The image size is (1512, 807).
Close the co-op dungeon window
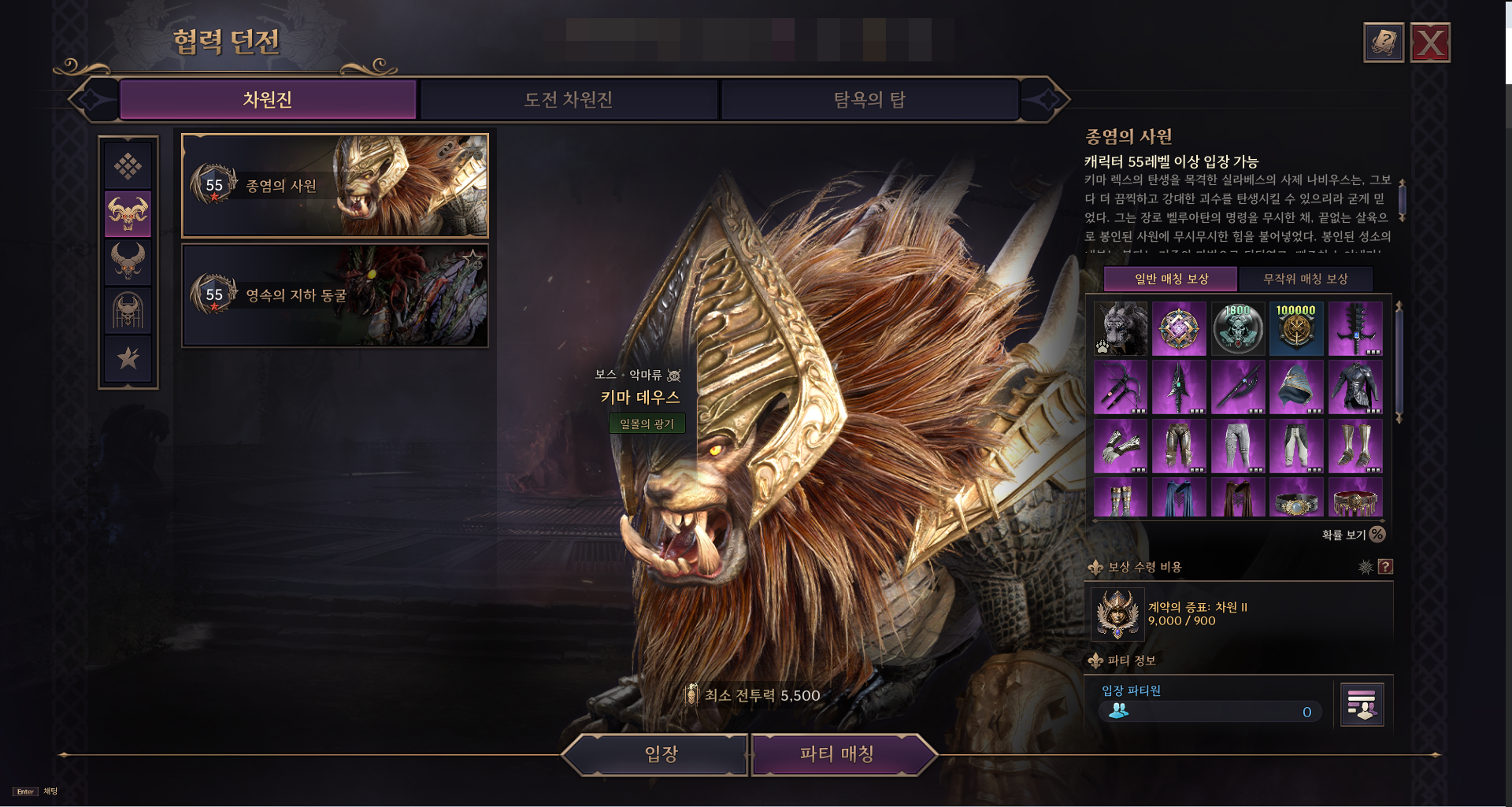pos(1430,43)
